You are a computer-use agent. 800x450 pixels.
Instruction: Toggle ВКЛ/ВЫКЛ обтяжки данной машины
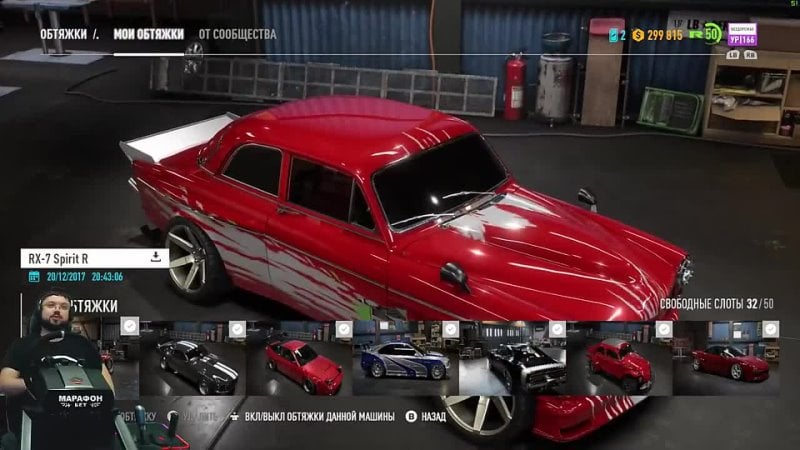point(310,415)
